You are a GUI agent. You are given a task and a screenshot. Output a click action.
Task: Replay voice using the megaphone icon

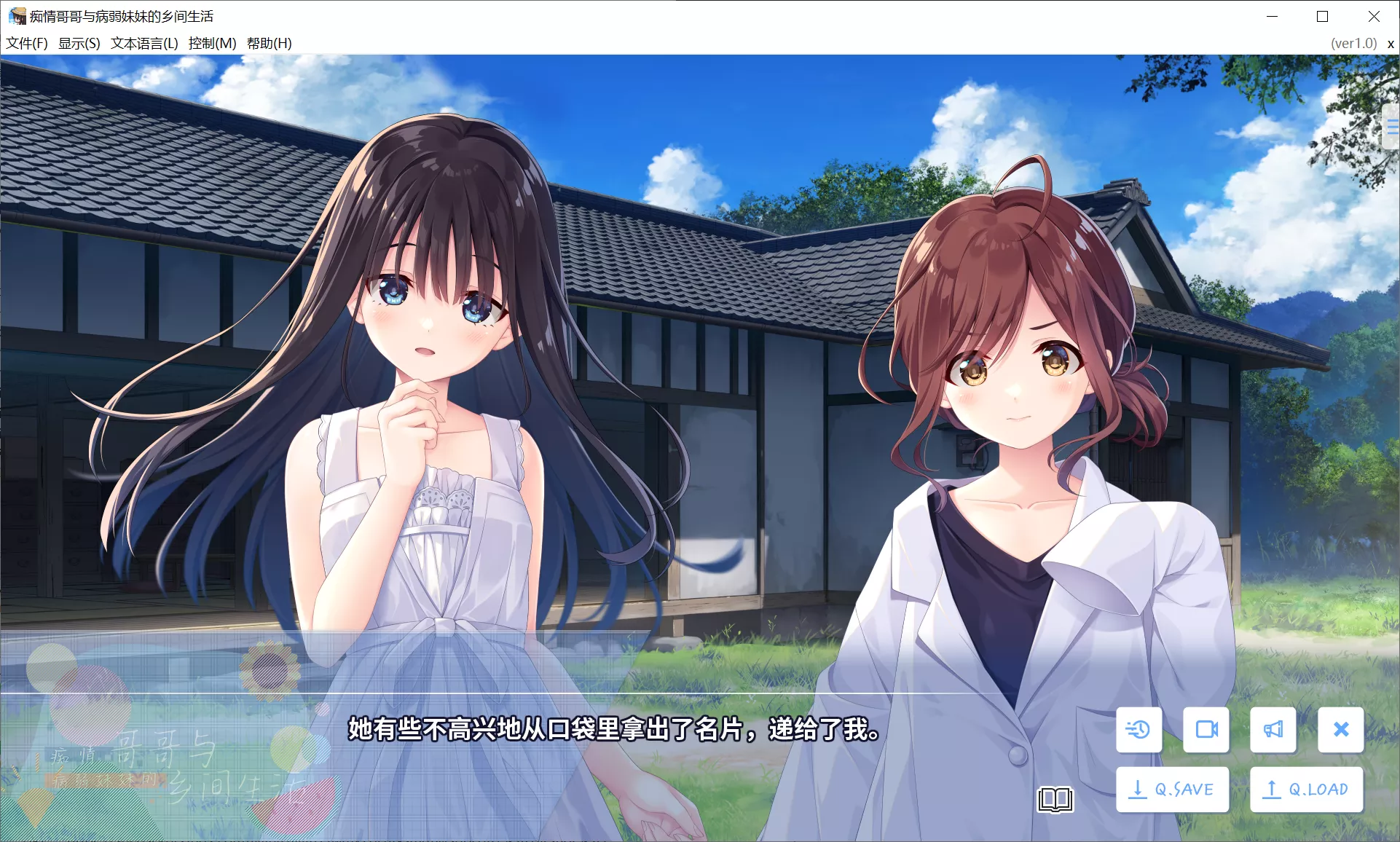1273,729
